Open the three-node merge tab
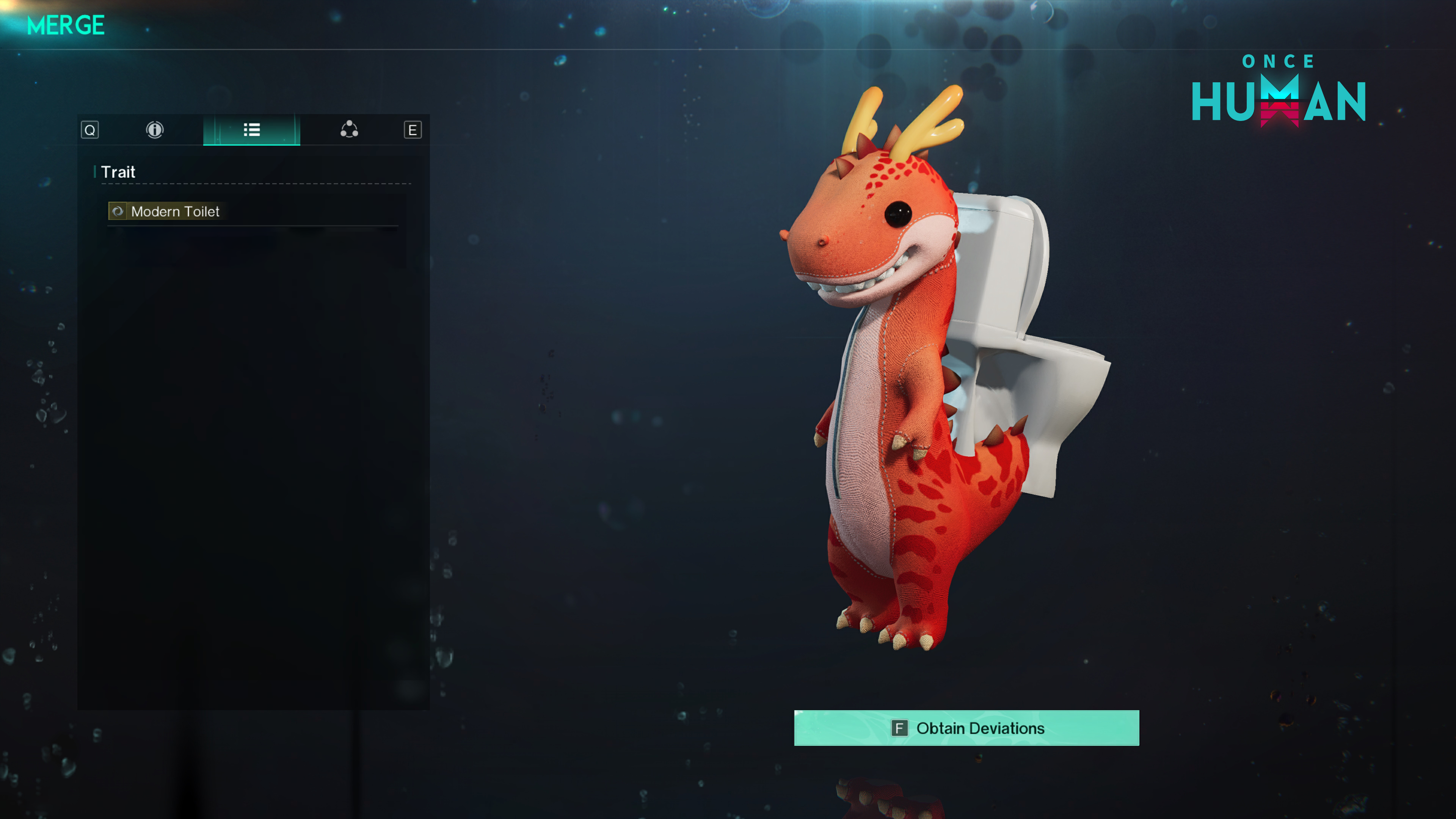This screenshot has height=819, width=1456. (349, 130)
